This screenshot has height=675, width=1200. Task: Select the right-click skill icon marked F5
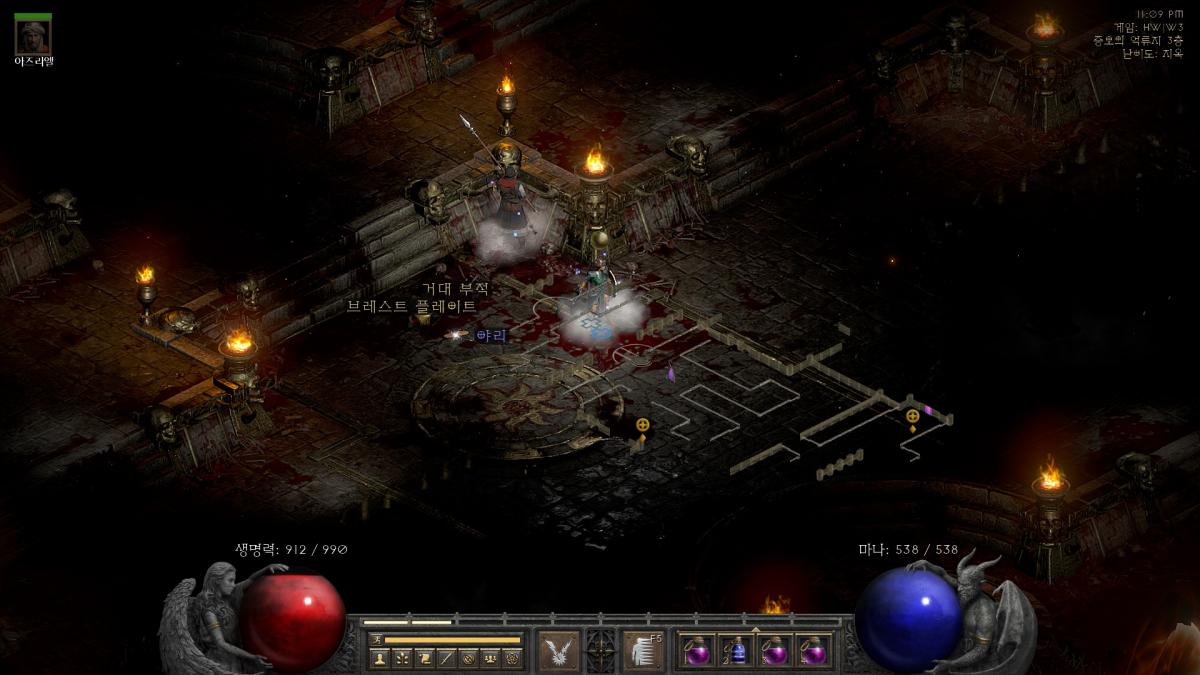[x=643, y=651]
